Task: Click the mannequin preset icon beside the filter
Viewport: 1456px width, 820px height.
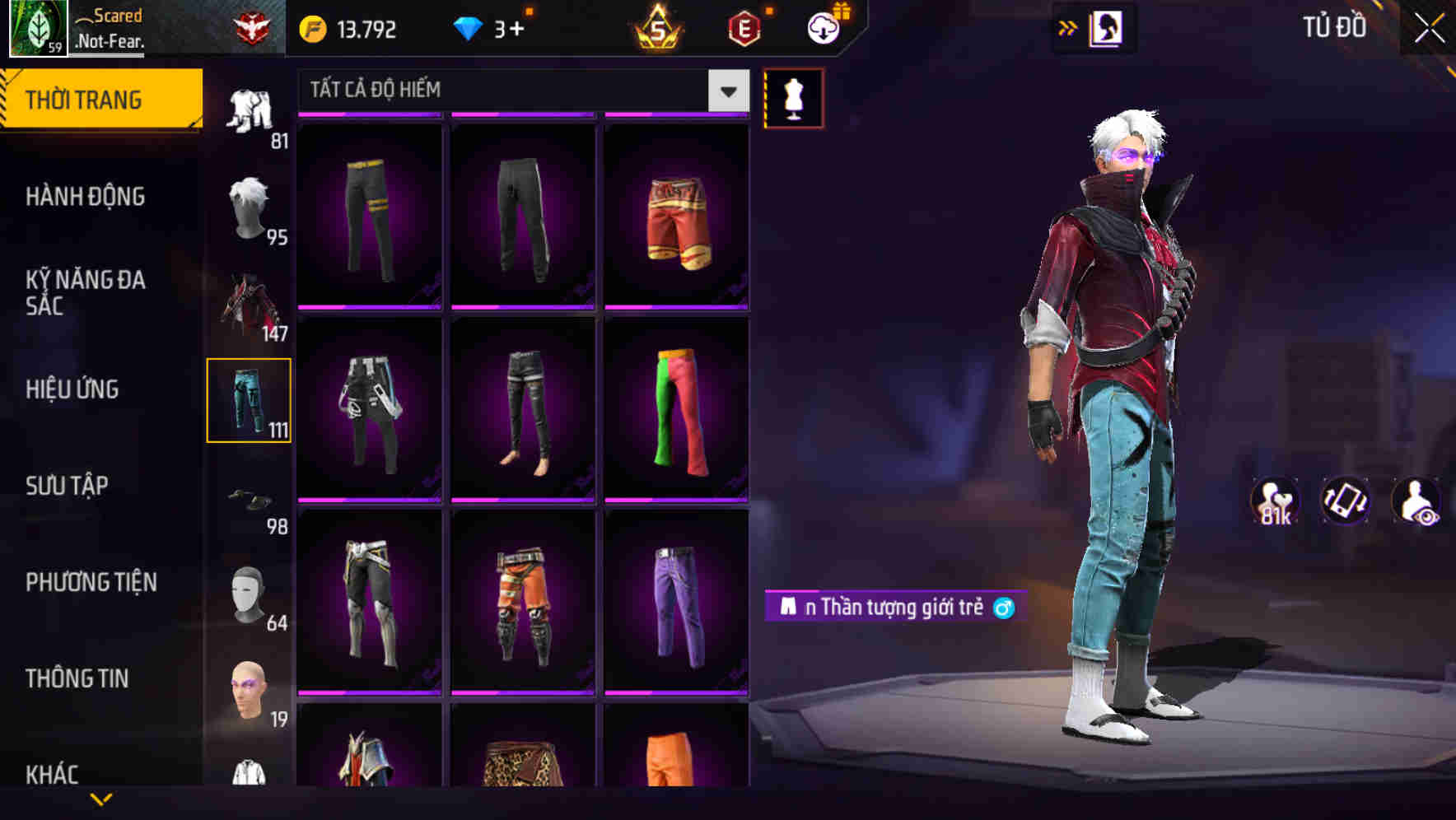Action: pos(793,99)
